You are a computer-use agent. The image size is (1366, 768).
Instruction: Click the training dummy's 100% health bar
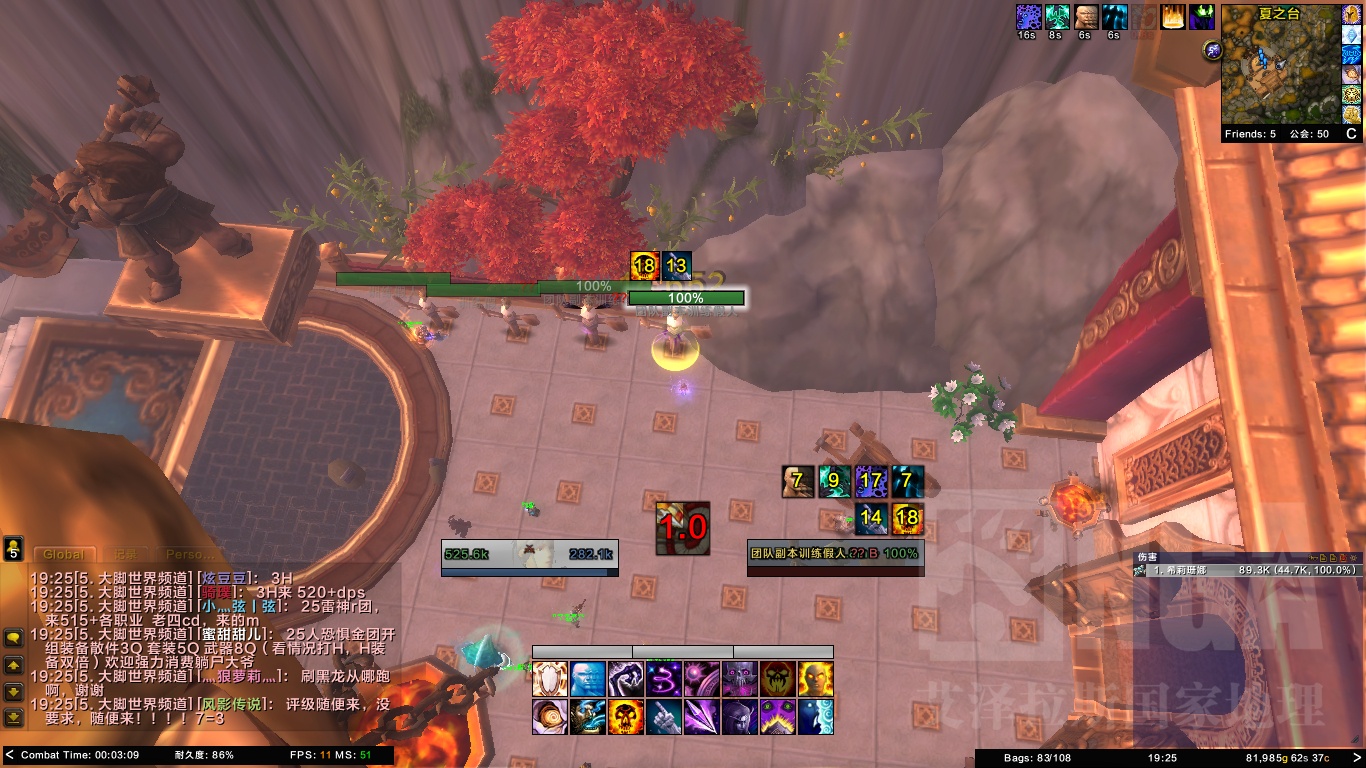684,298
